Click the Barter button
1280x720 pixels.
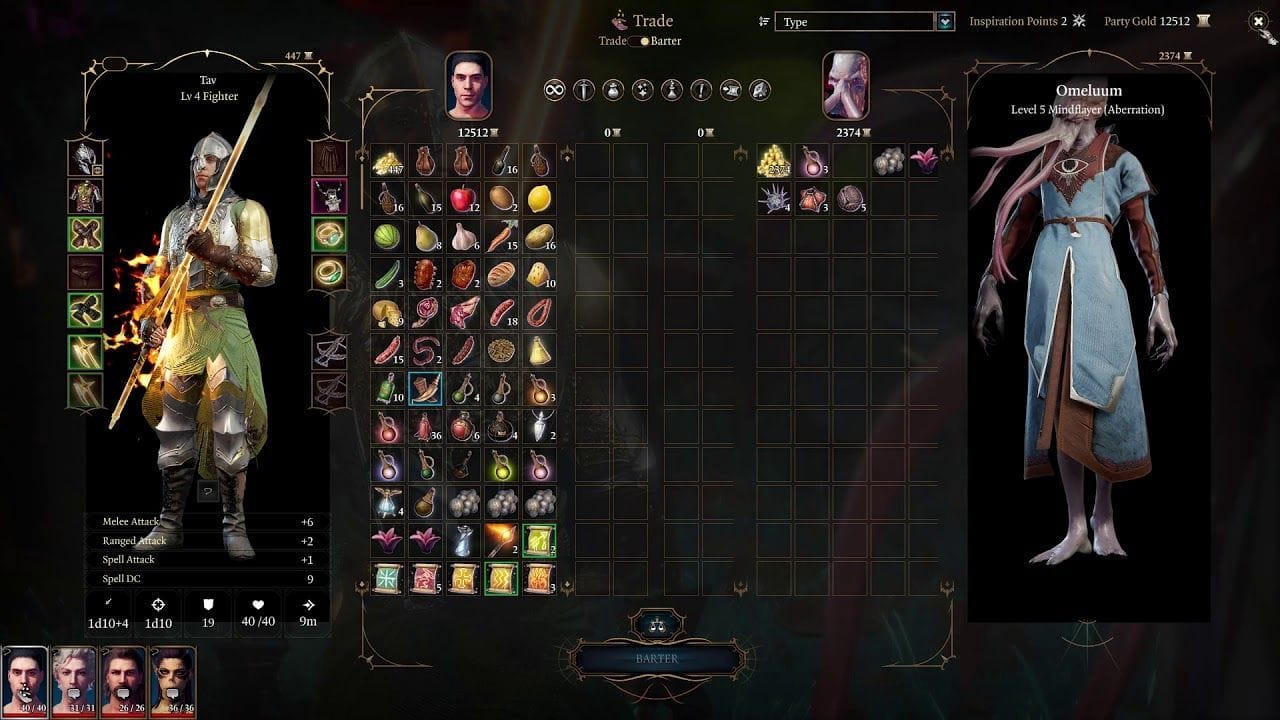pos(656,659)
